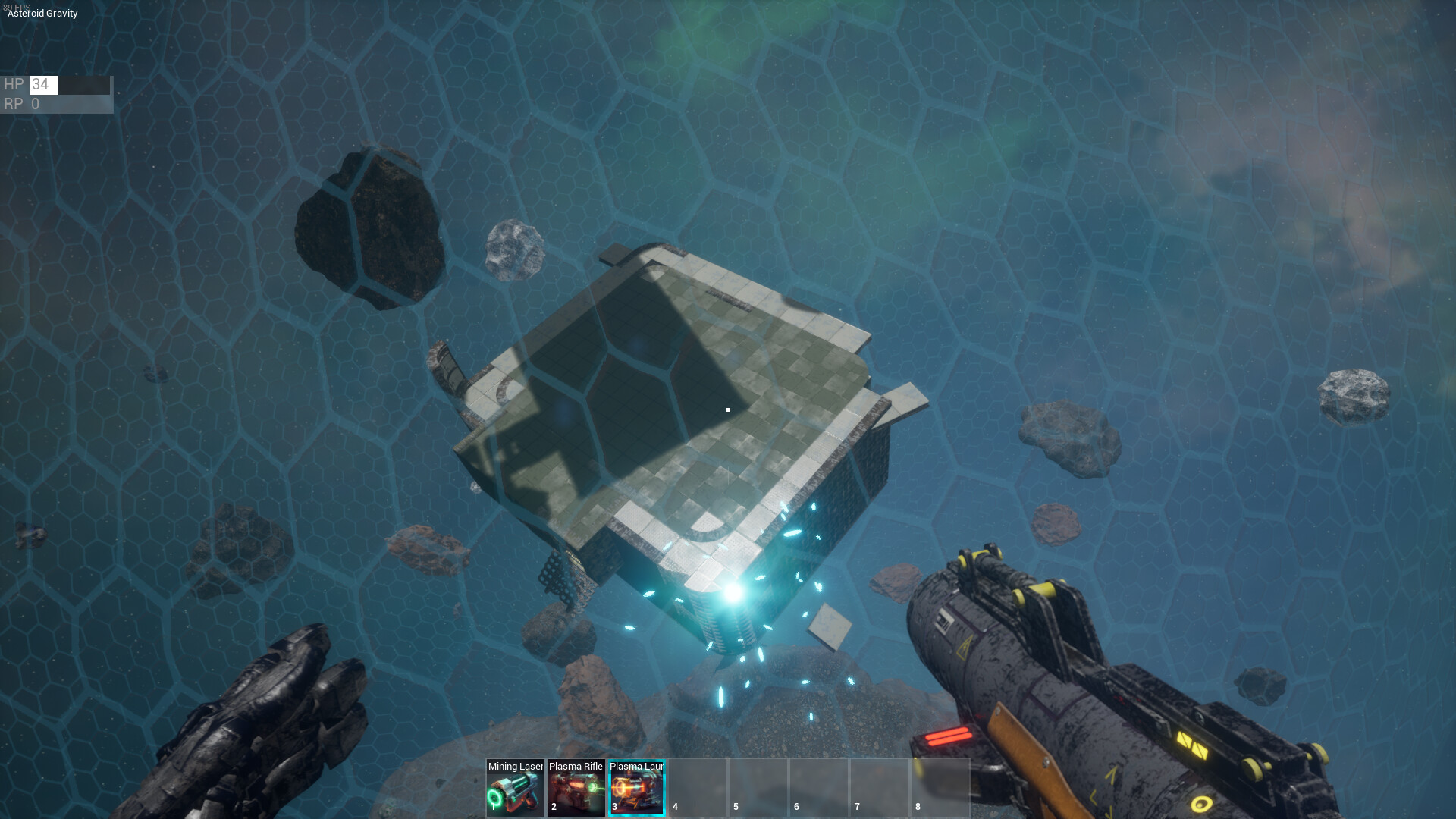Click empty hotbar slot 5

758,789
